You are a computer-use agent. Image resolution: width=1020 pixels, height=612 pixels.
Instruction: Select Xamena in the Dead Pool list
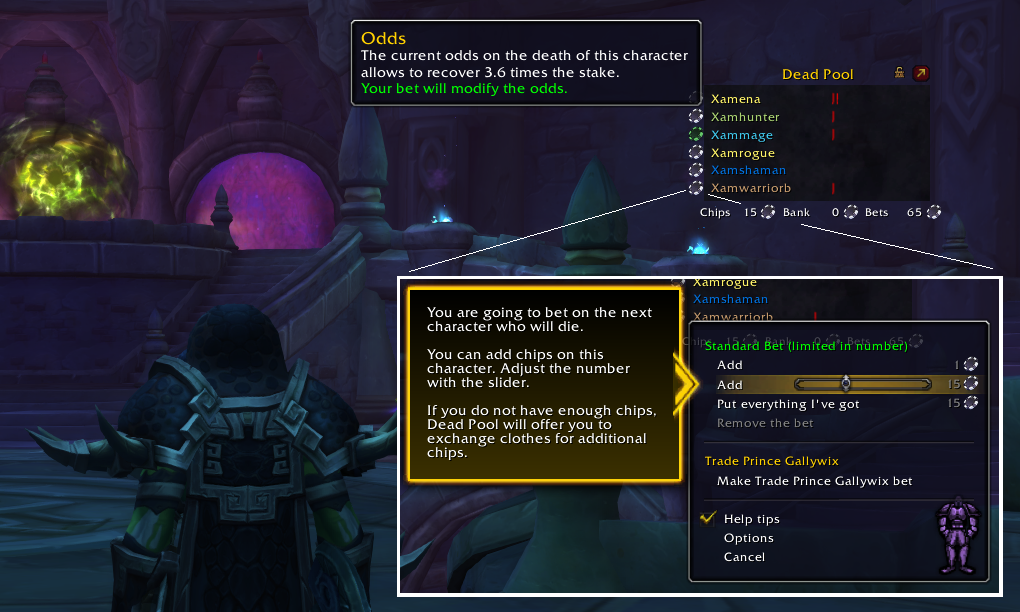coord(735,99)
